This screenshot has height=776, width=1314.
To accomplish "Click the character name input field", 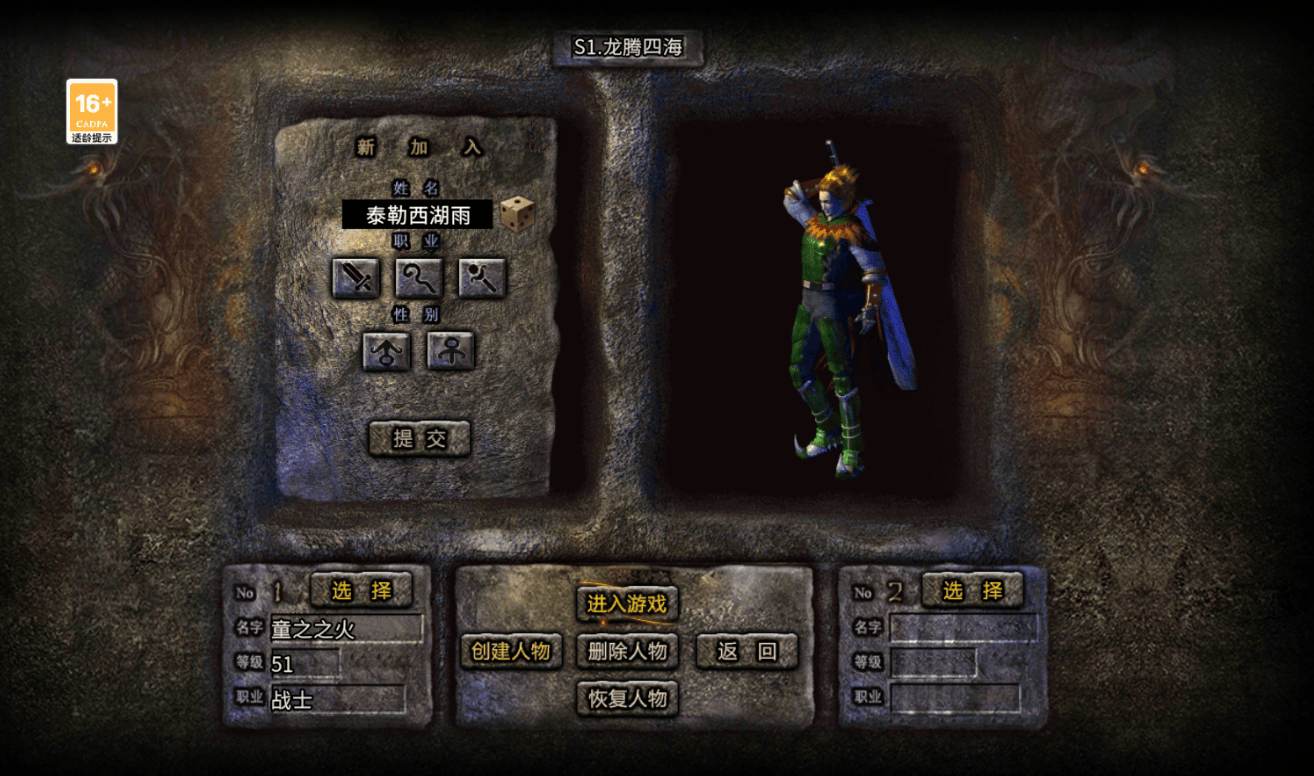I will 417,215.
